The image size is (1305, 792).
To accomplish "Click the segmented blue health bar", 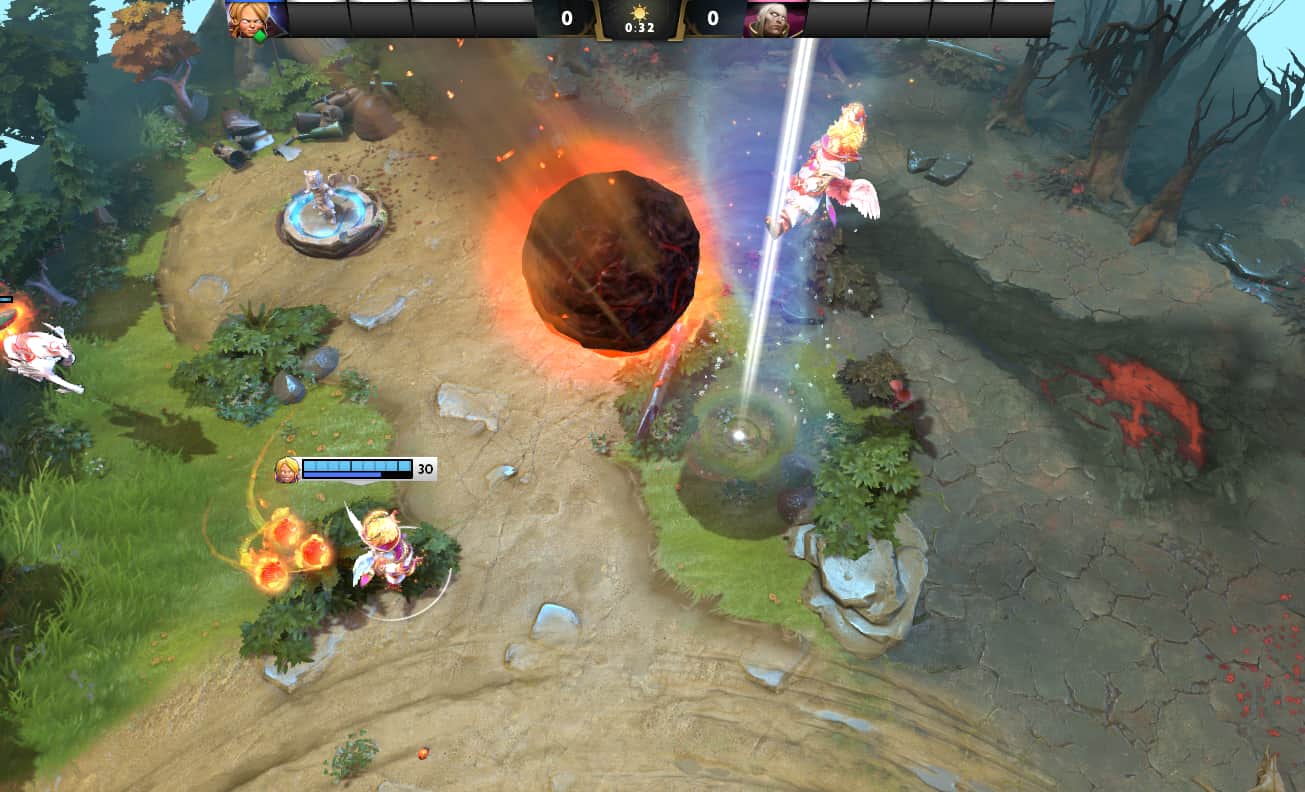I will (357, 465).
